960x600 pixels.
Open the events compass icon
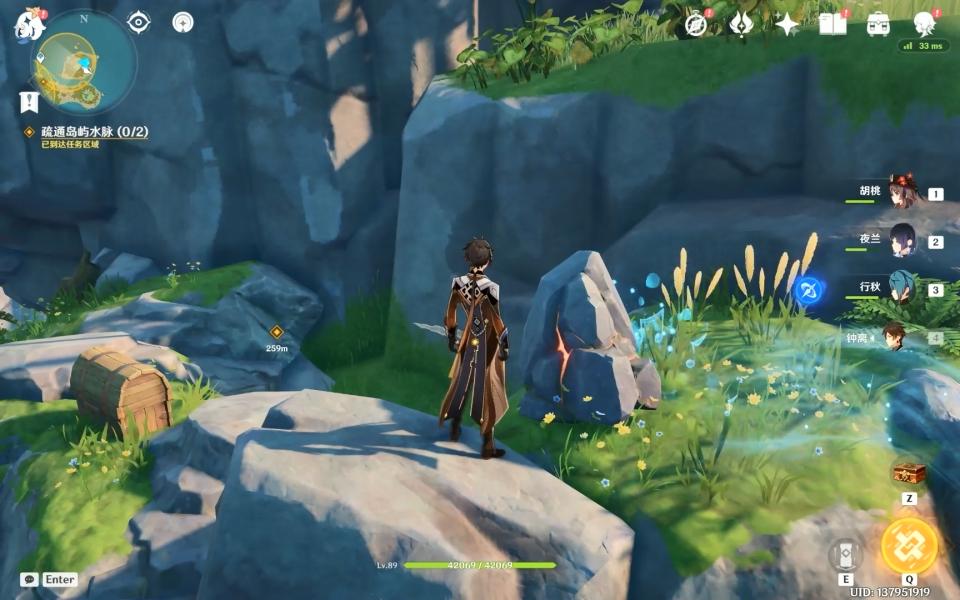click(696, 25)
